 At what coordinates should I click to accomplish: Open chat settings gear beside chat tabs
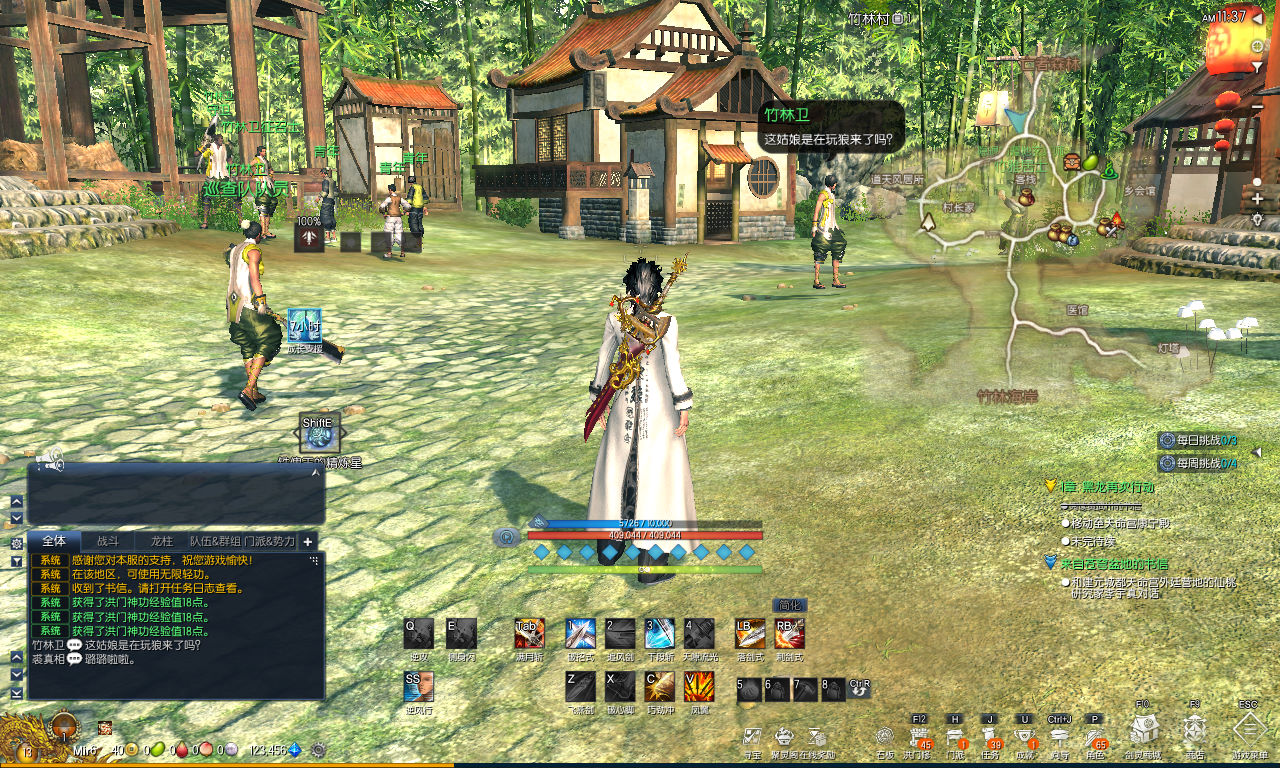coord(17,543)
